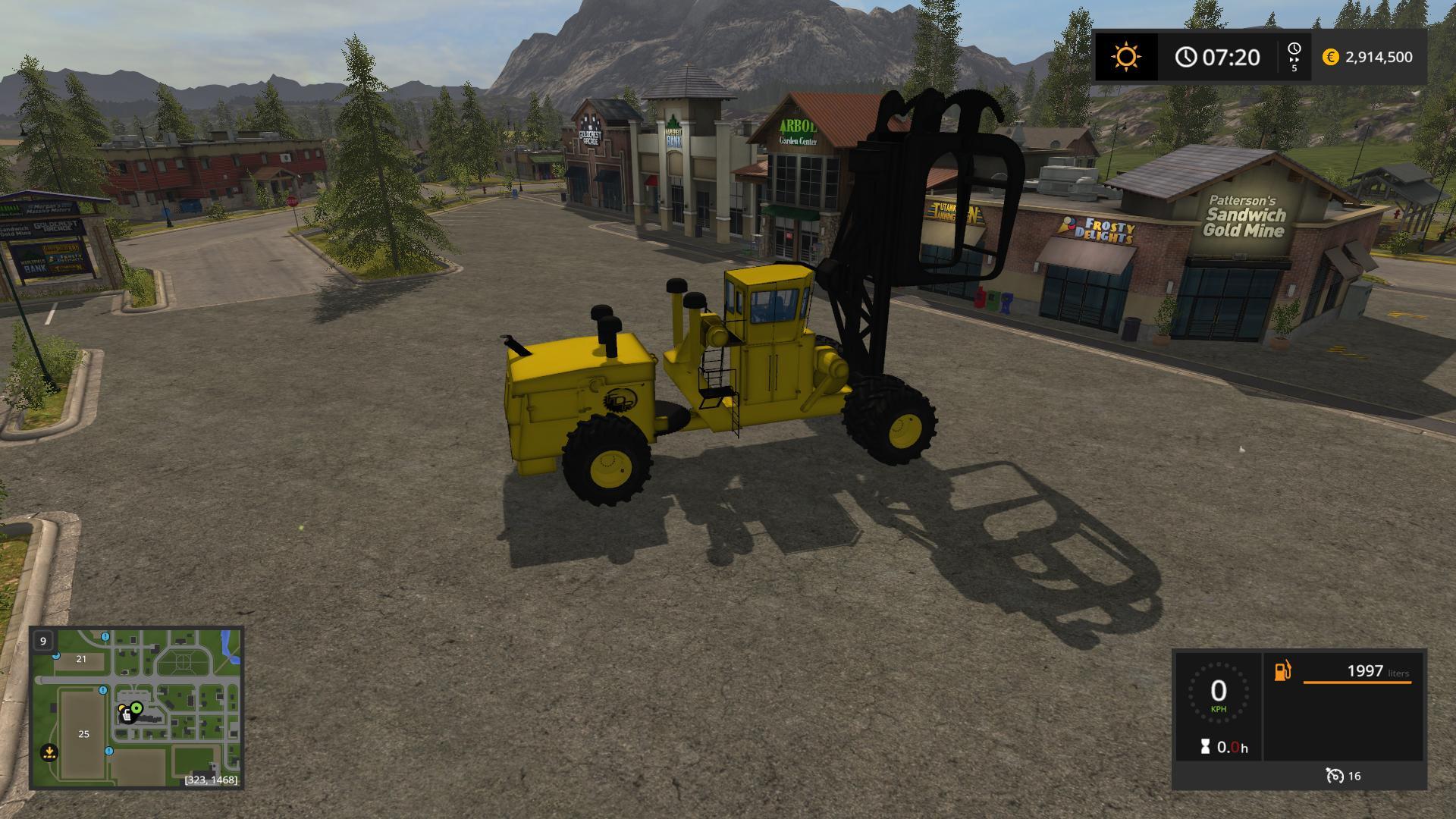Select field 25 on the minimap
Image resolution: width=1456 pixels, height=819 pixels.
[x=83, y=733]
